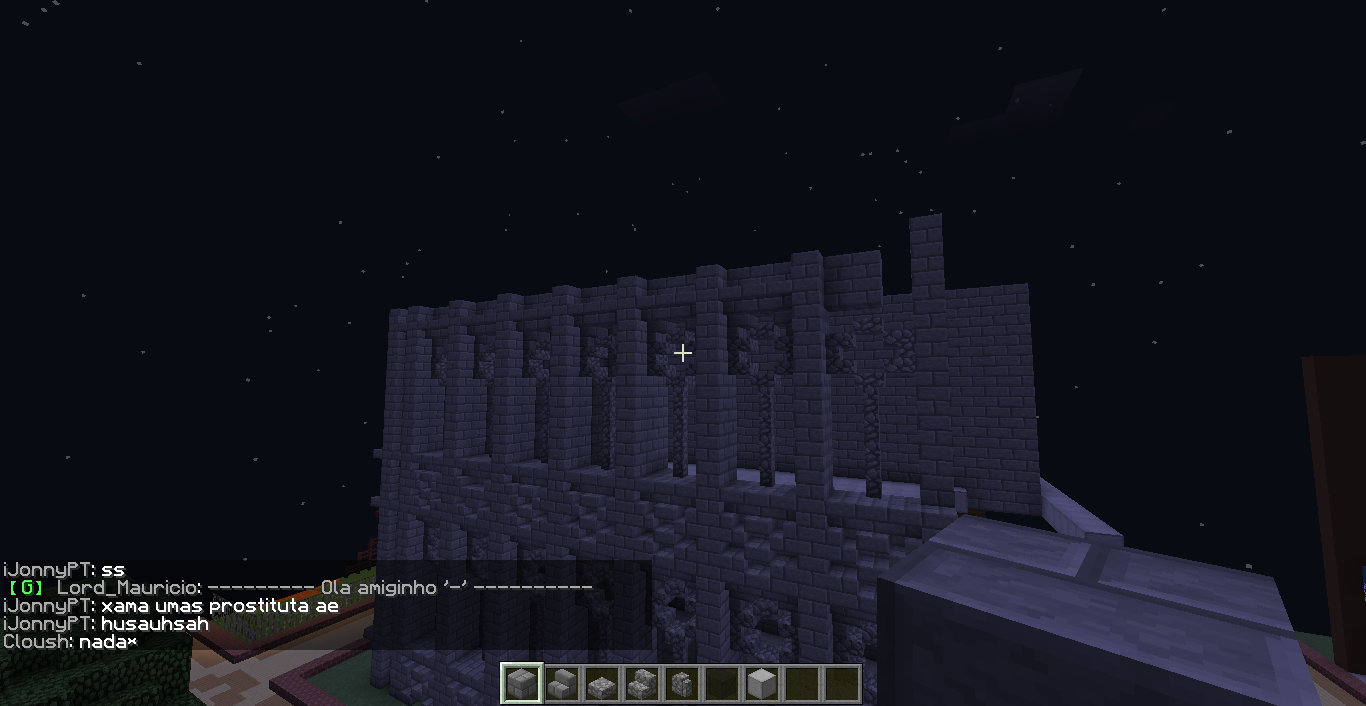Choose the cobblestone slab in the hotbar

(x=601, y=684)
